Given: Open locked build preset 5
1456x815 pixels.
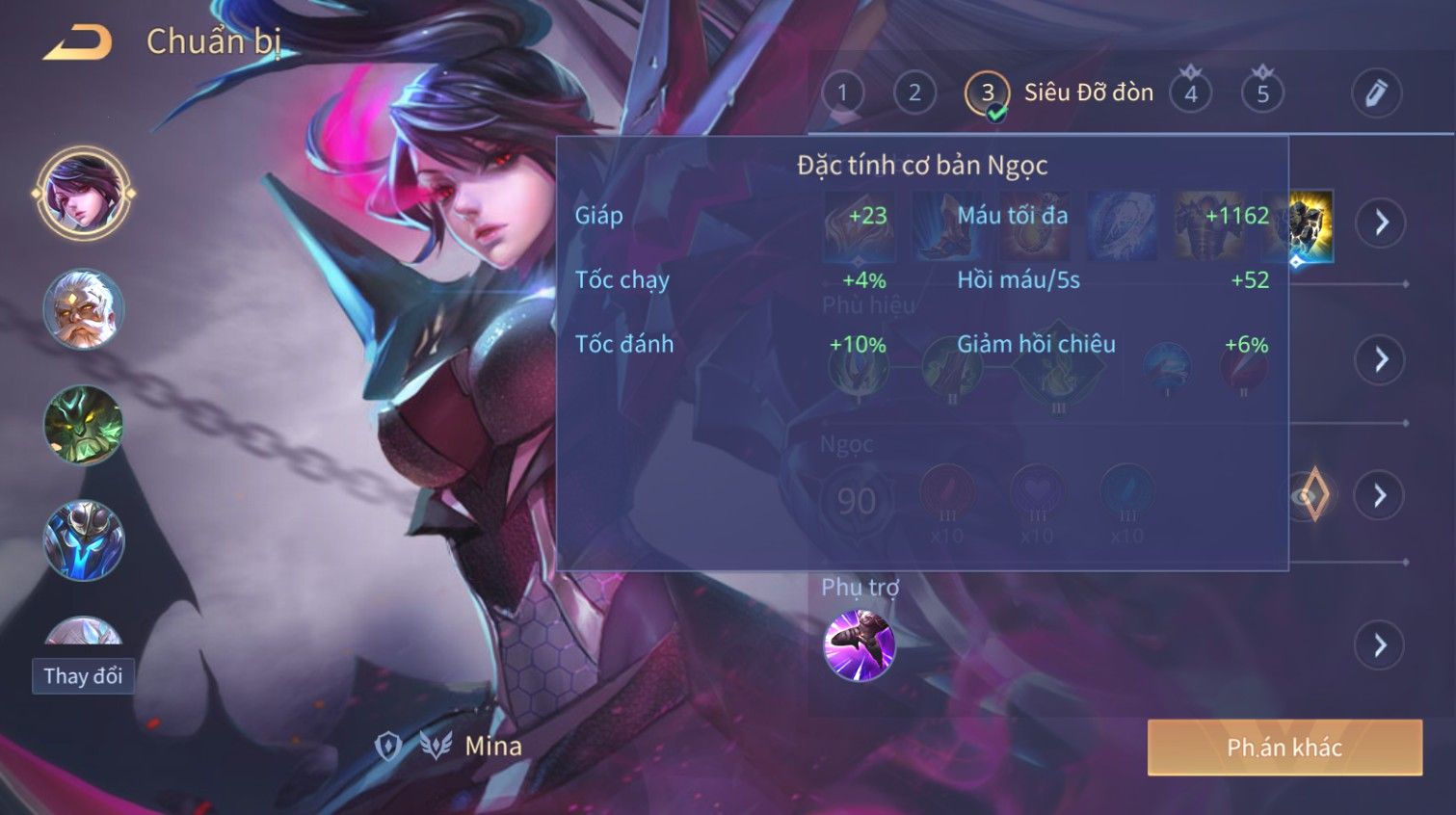Looking at the screenshot, I should [1262, 93].
